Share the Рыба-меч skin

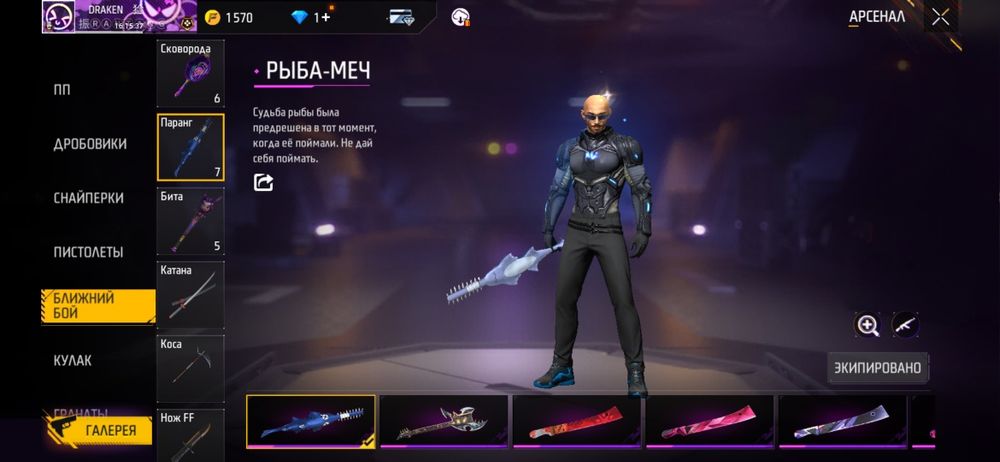click(264, 182)
